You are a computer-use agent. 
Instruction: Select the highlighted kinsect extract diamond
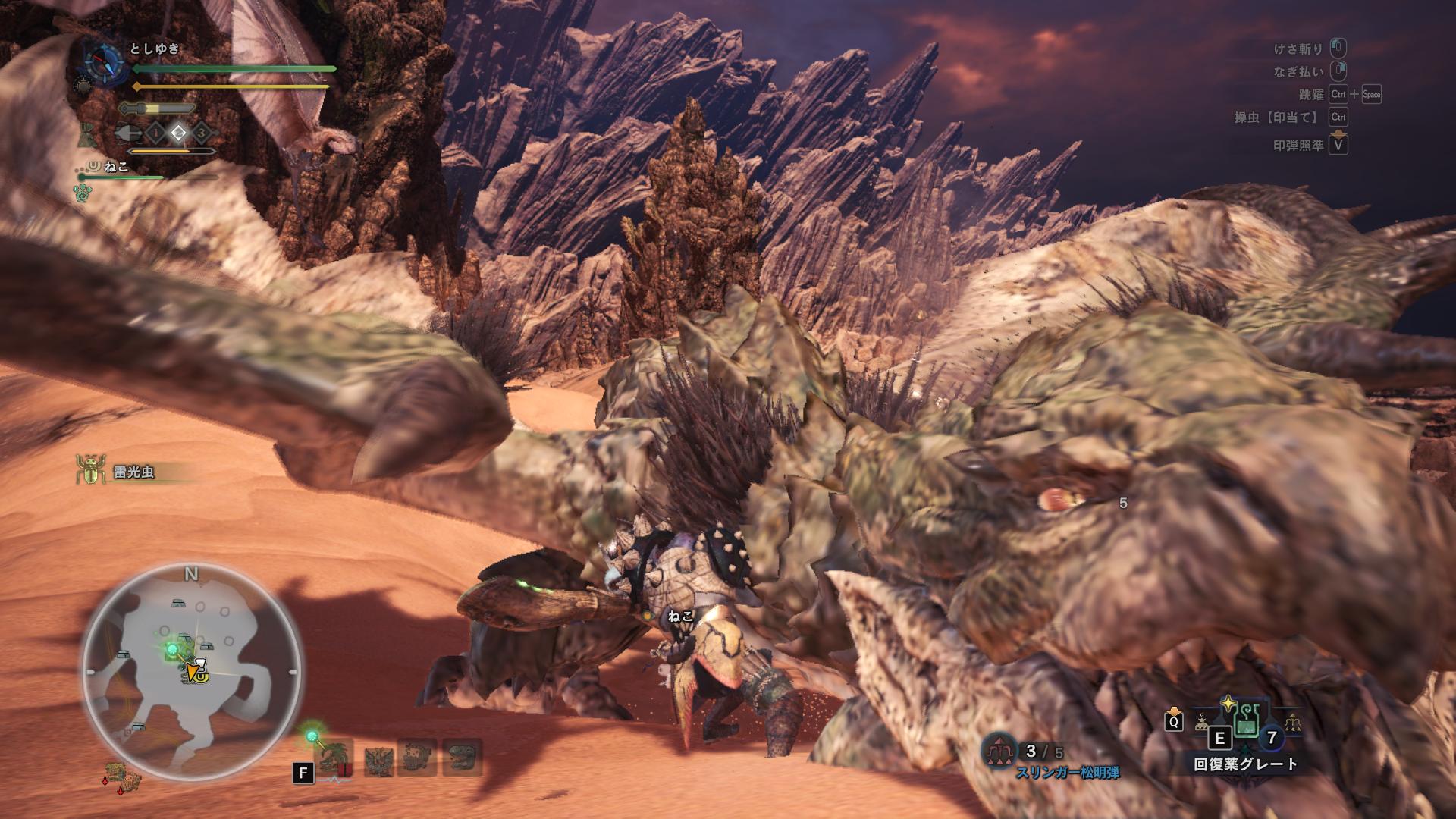(178, 133)
